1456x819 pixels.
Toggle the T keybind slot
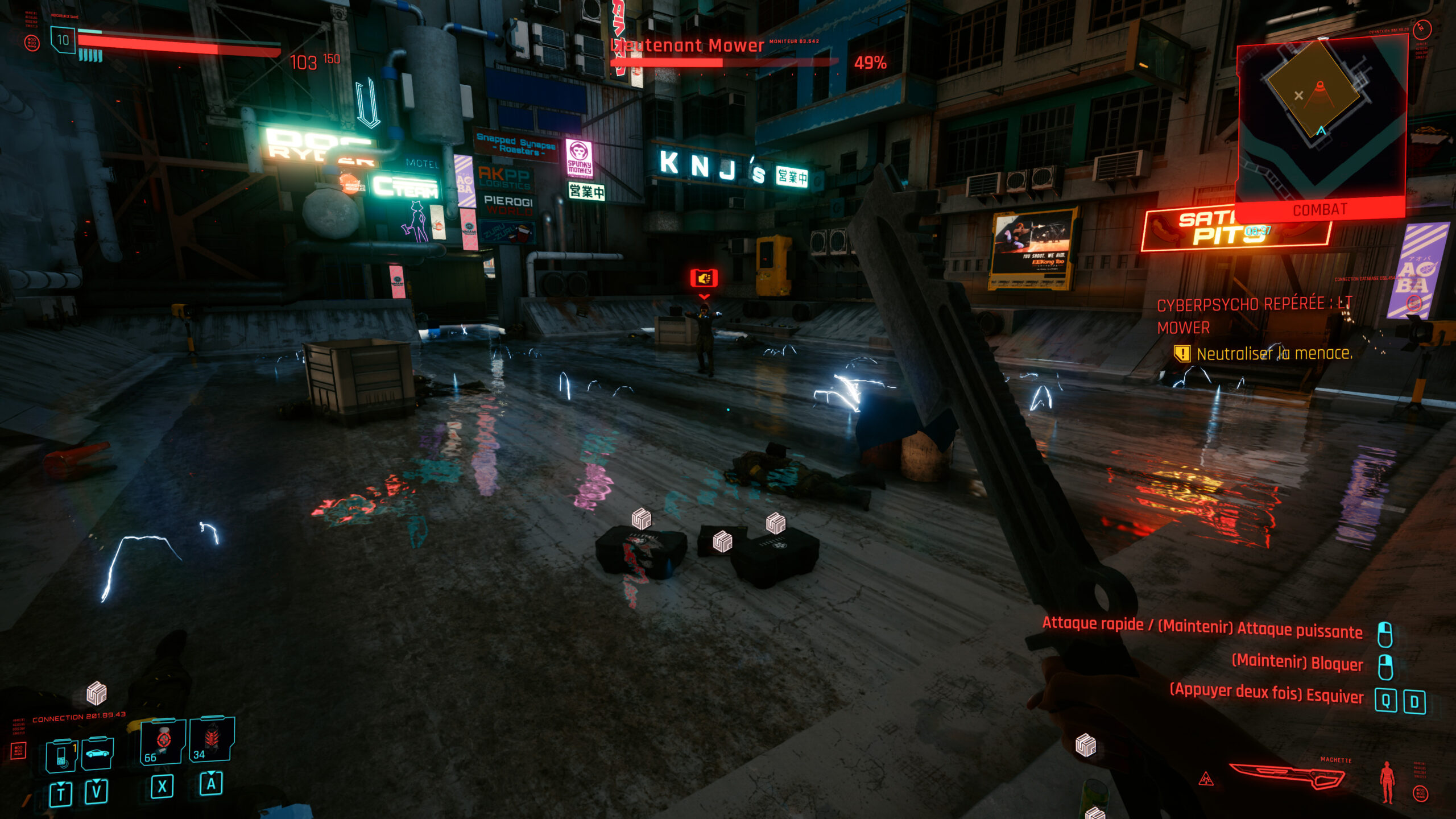coord(61,792)
